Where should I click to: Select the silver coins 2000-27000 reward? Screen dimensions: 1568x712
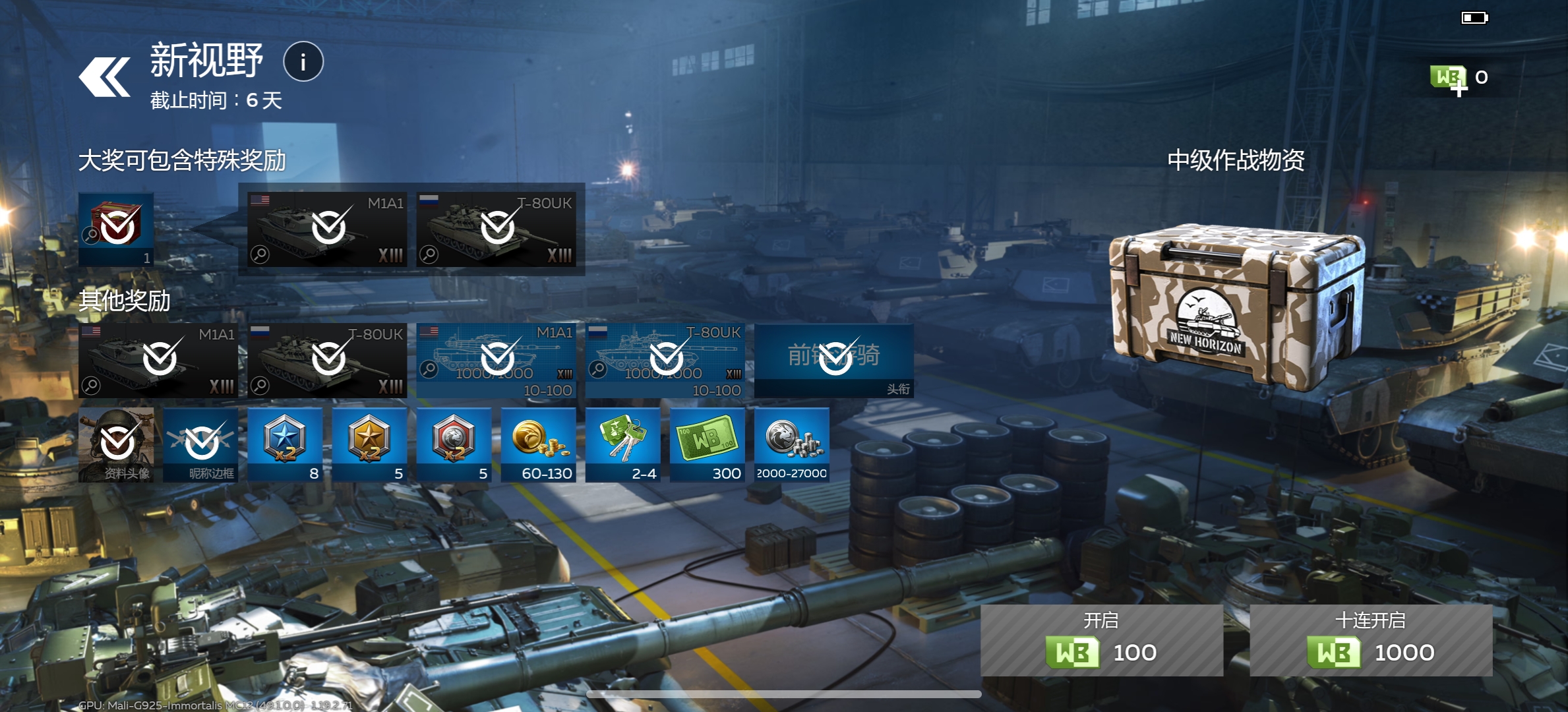point(792,444)
